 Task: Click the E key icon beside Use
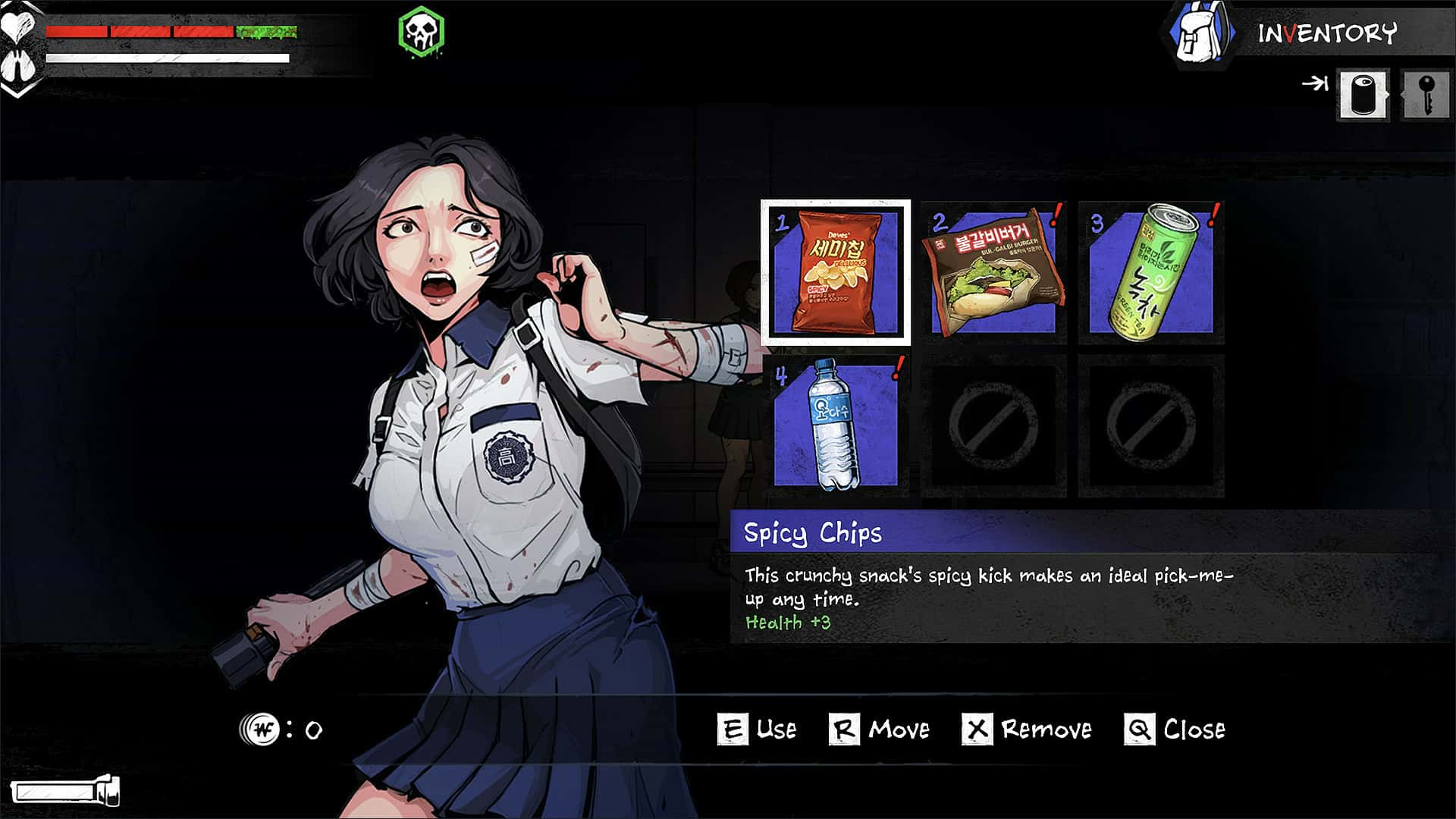pos(732,729)
